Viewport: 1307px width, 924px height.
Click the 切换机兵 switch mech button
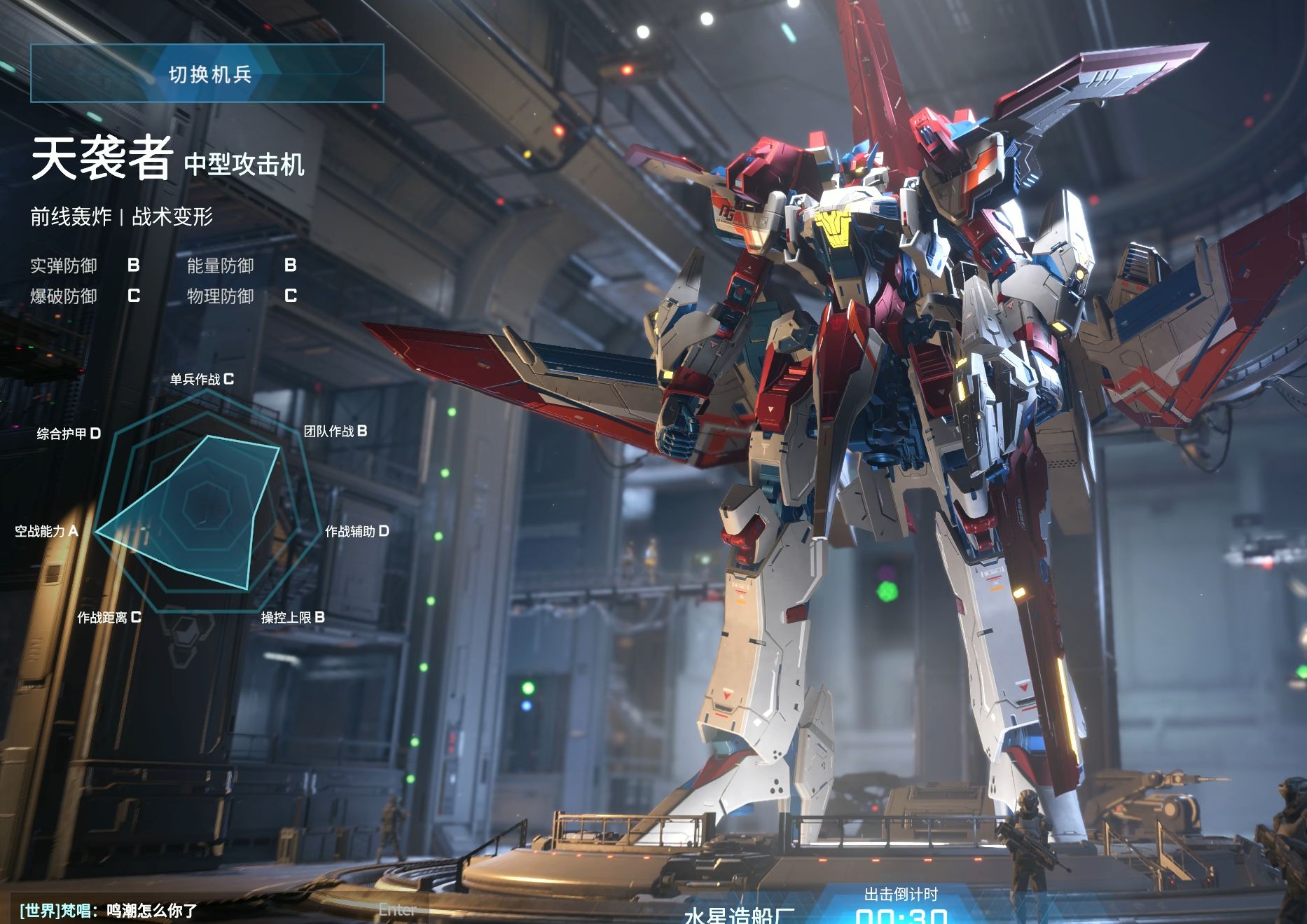(207, 74)
